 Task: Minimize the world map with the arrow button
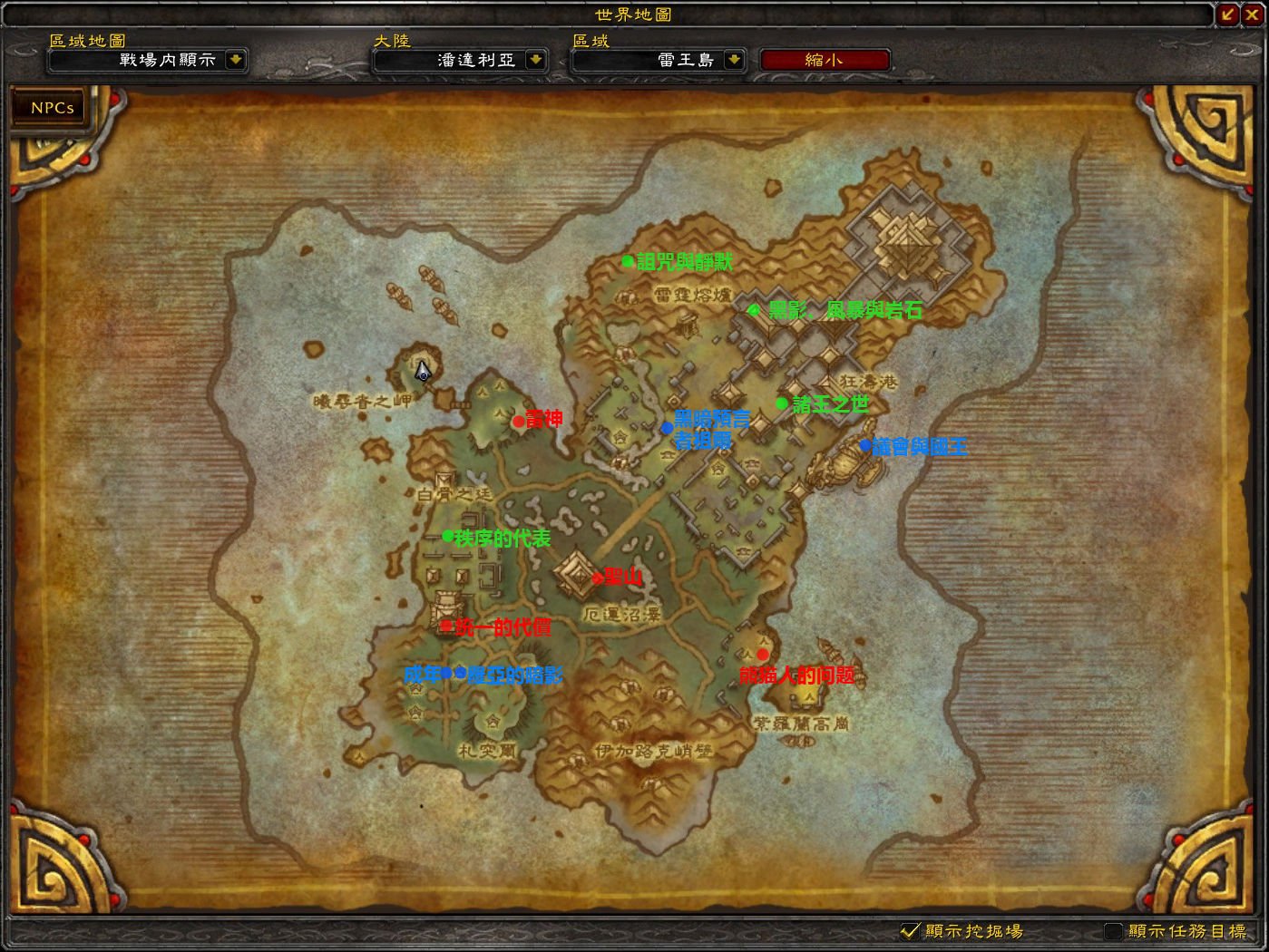click(1228, 14)
